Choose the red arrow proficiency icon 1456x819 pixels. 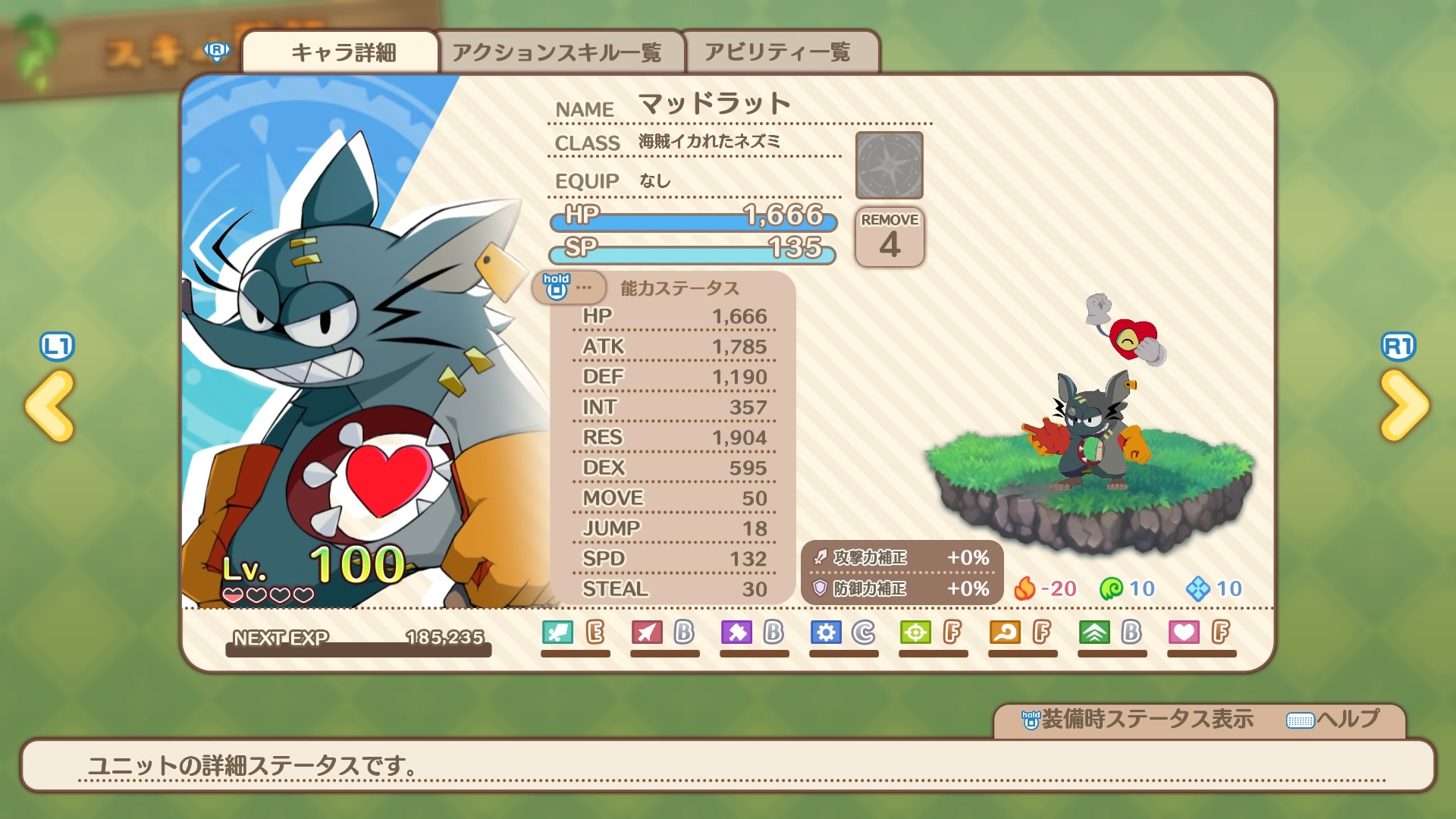pos(647,632)
